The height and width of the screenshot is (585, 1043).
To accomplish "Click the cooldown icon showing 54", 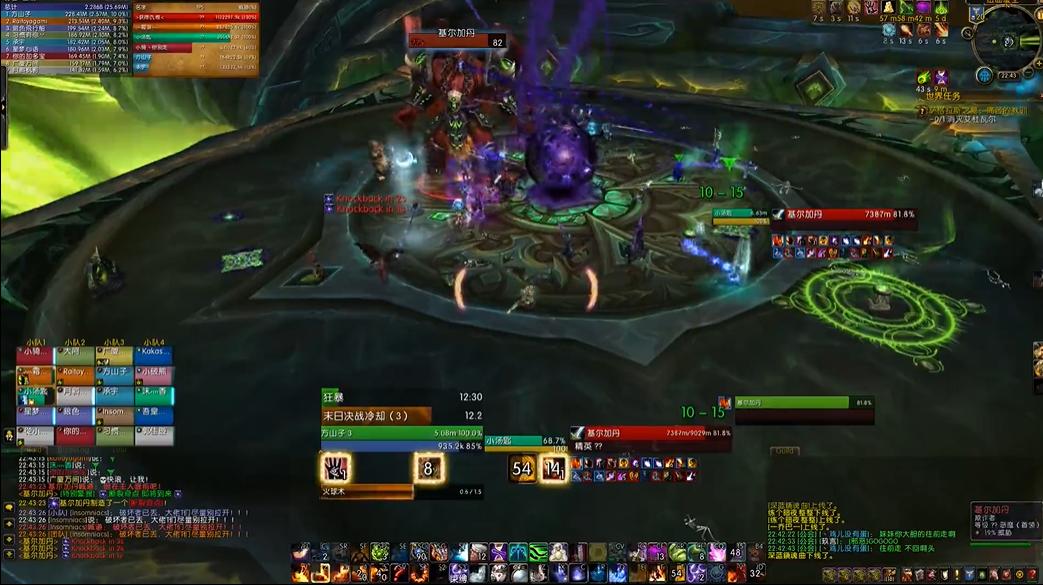I will (x=522, y=468).
